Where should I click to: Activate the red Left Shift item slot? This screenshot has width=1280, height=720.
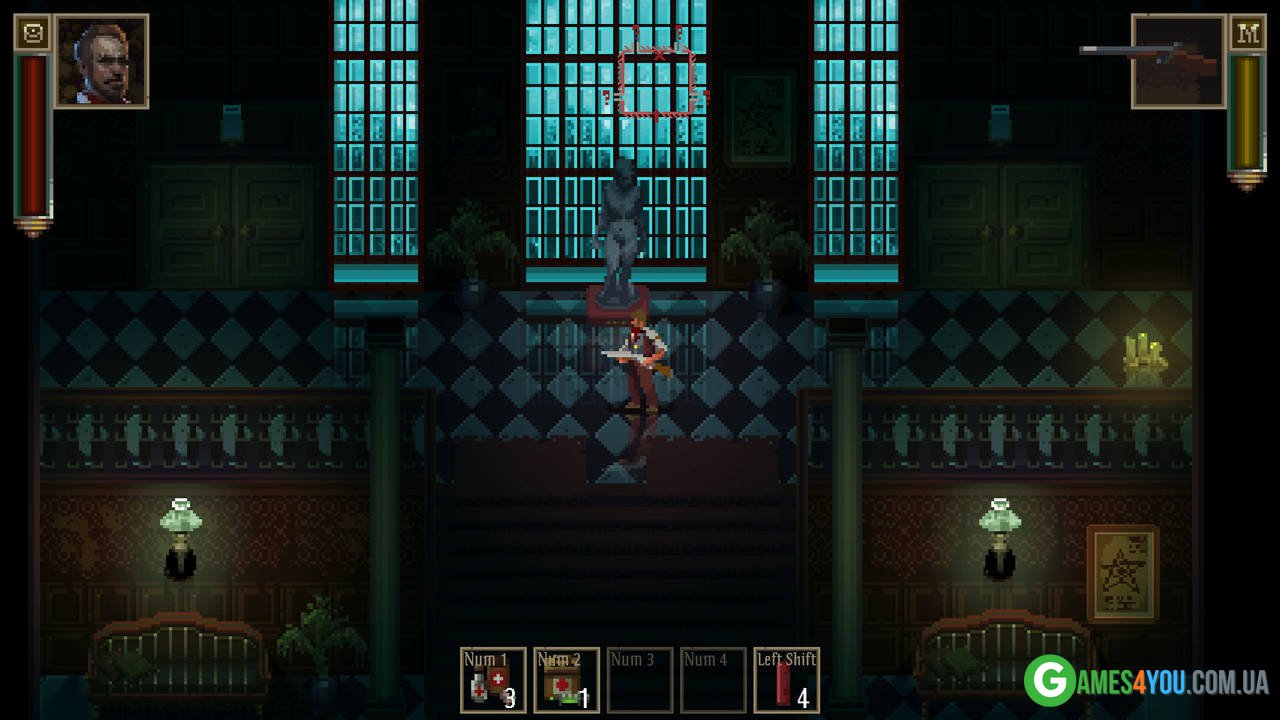tap(786, 680)
